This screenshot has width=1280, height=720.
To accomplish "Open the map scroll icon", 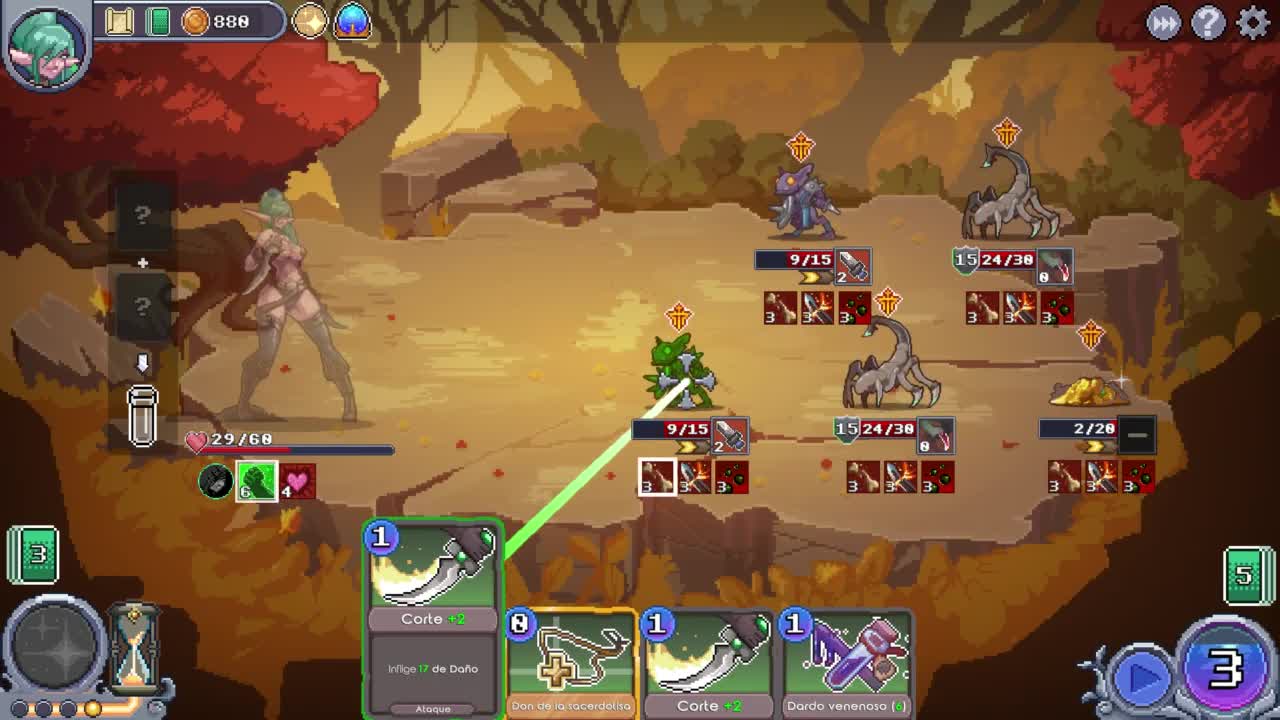I will pyautogui.click(x=119, y=21).
